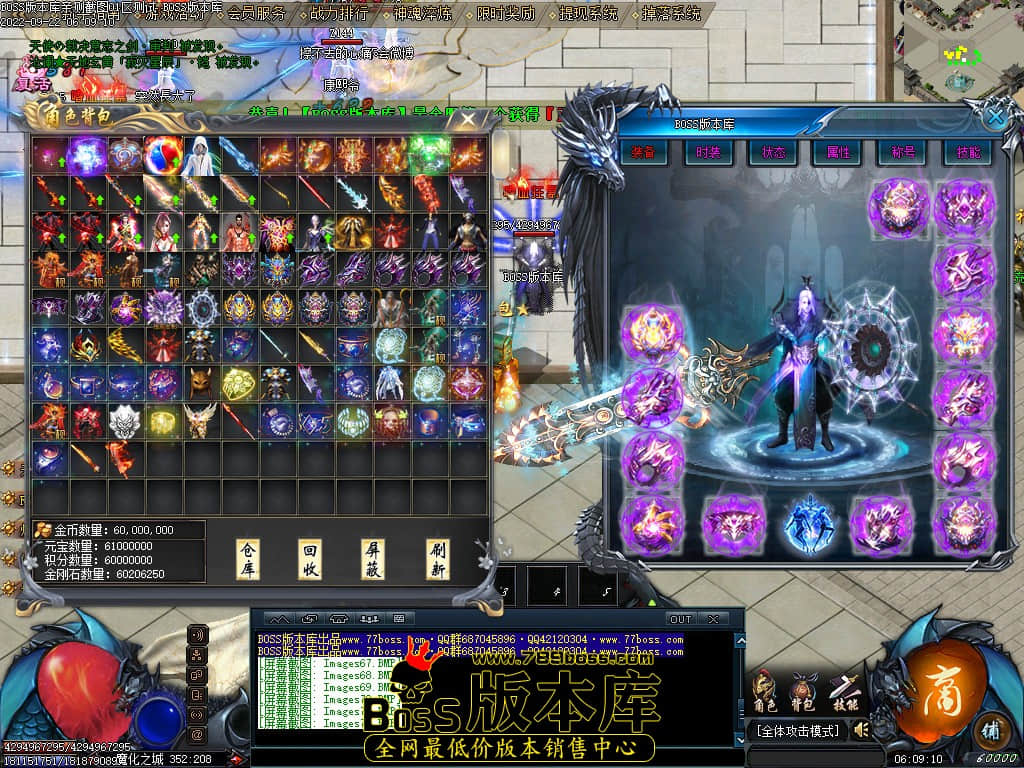
Task: Open the 限时奖励 rewards menu
Action: click(x=505, y=14)
